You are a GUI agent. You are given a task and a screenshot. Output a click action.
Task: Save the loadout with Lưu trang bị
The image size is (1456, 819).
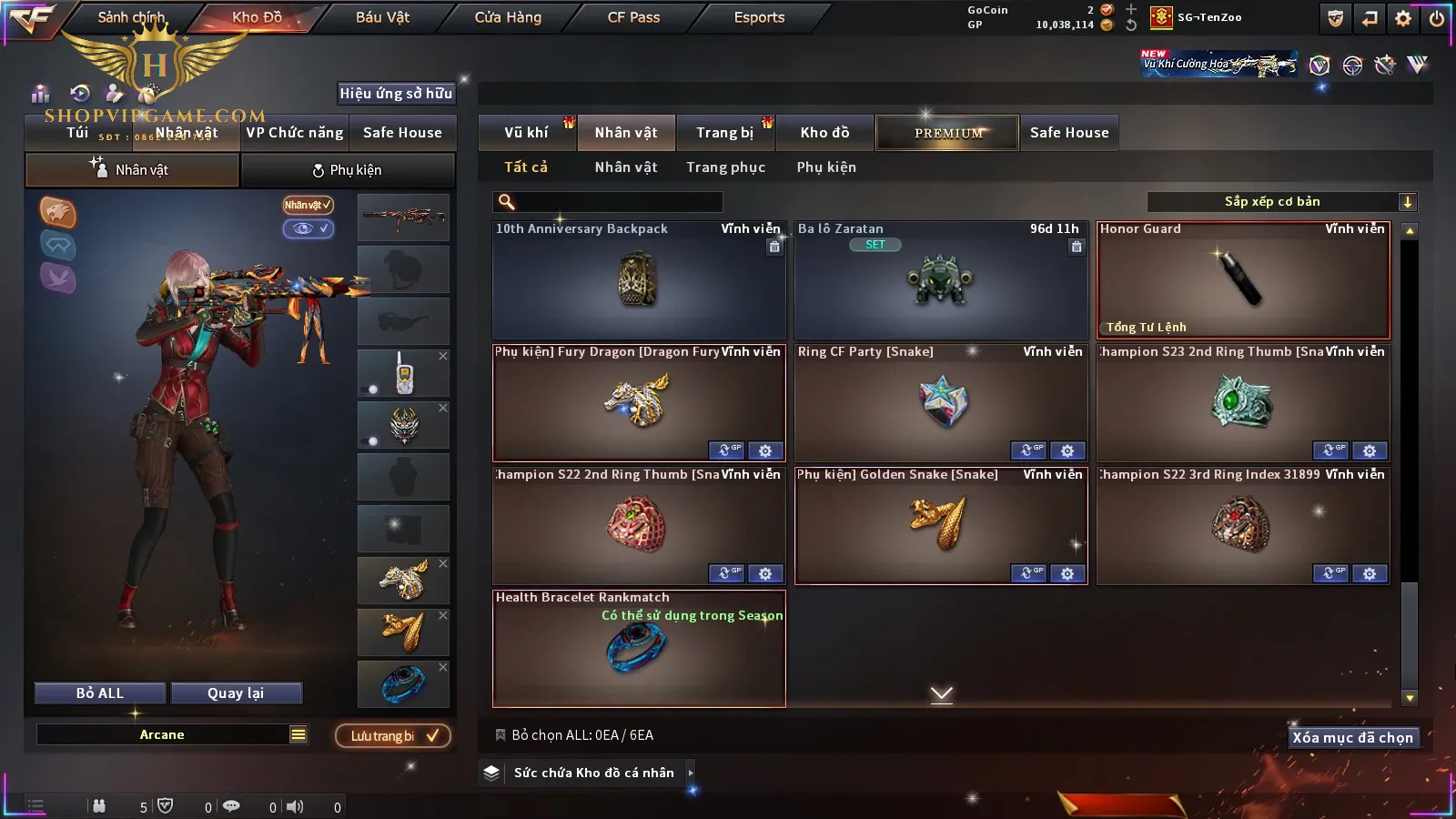tap(393, 736)
